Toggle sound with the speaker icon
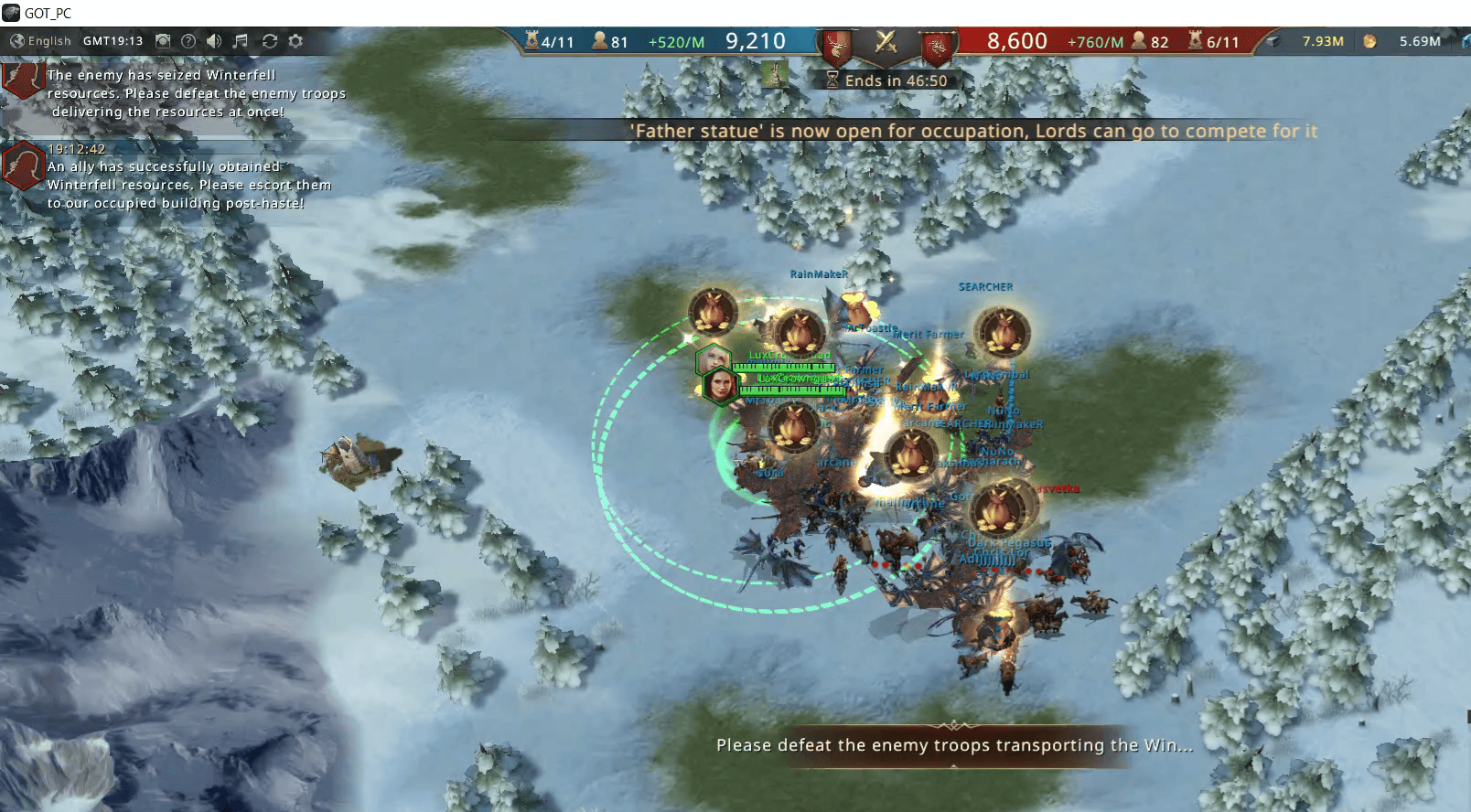Viewport: 1471px width, 812px height. [x=214, y=41]
